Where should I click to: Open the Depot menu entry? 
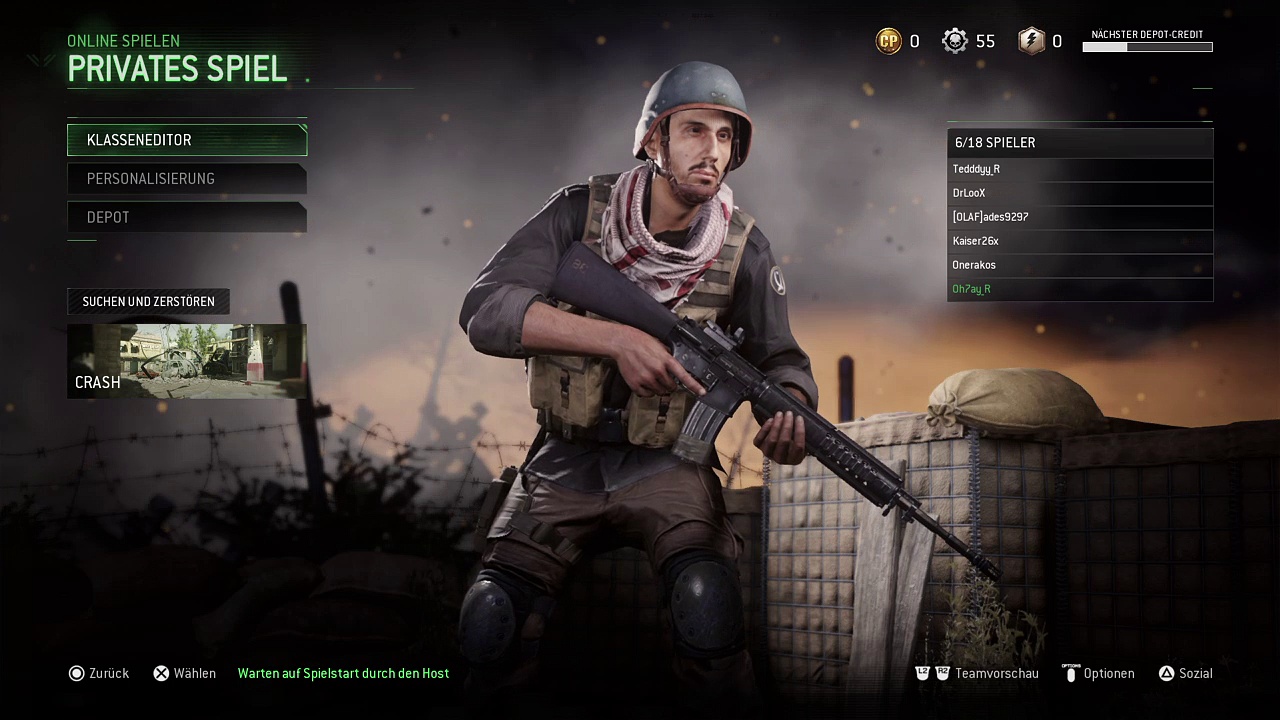tap(187, 217)
